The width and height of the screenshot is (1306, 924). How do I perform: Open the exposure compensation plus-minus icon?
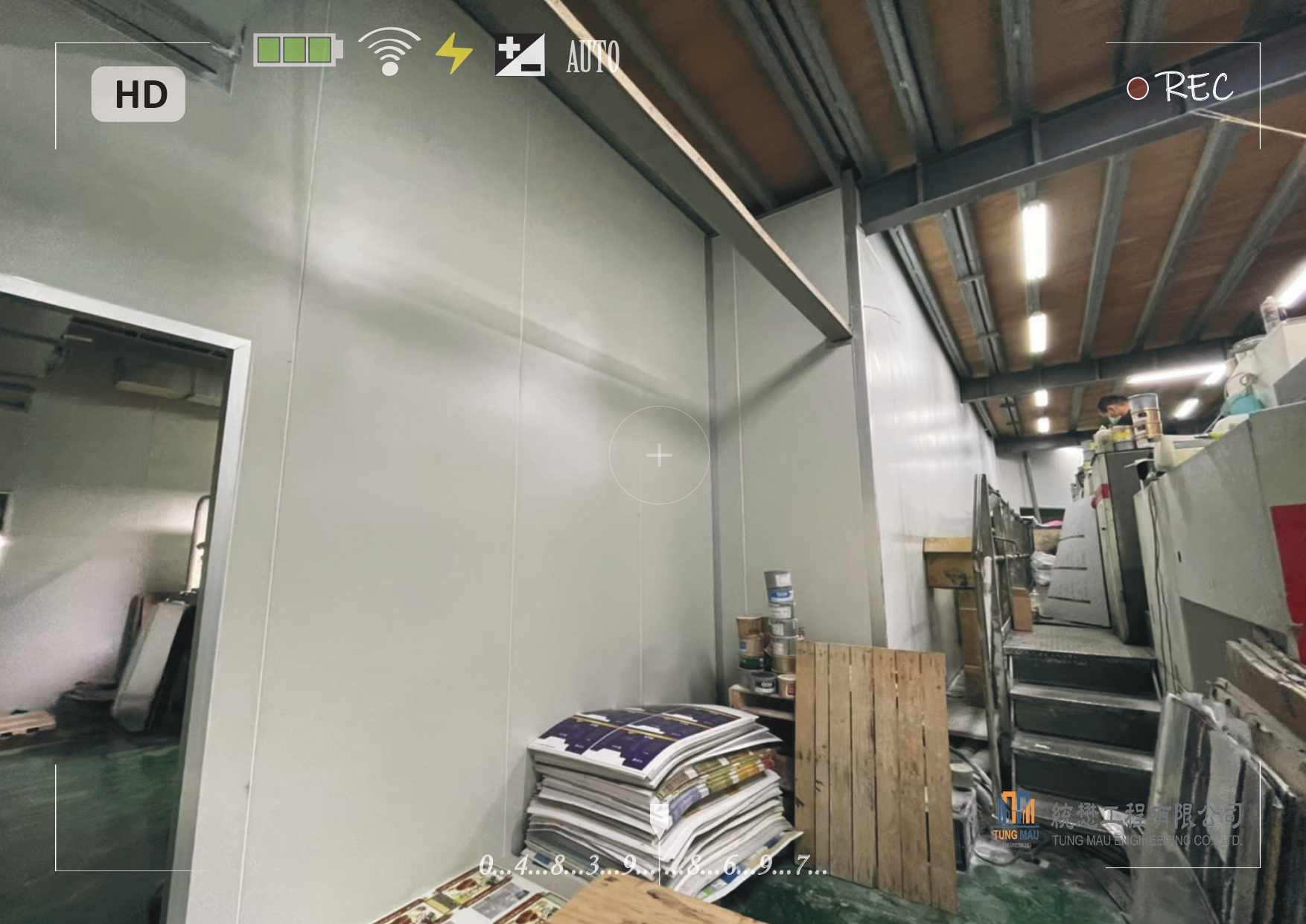[520, 54]
